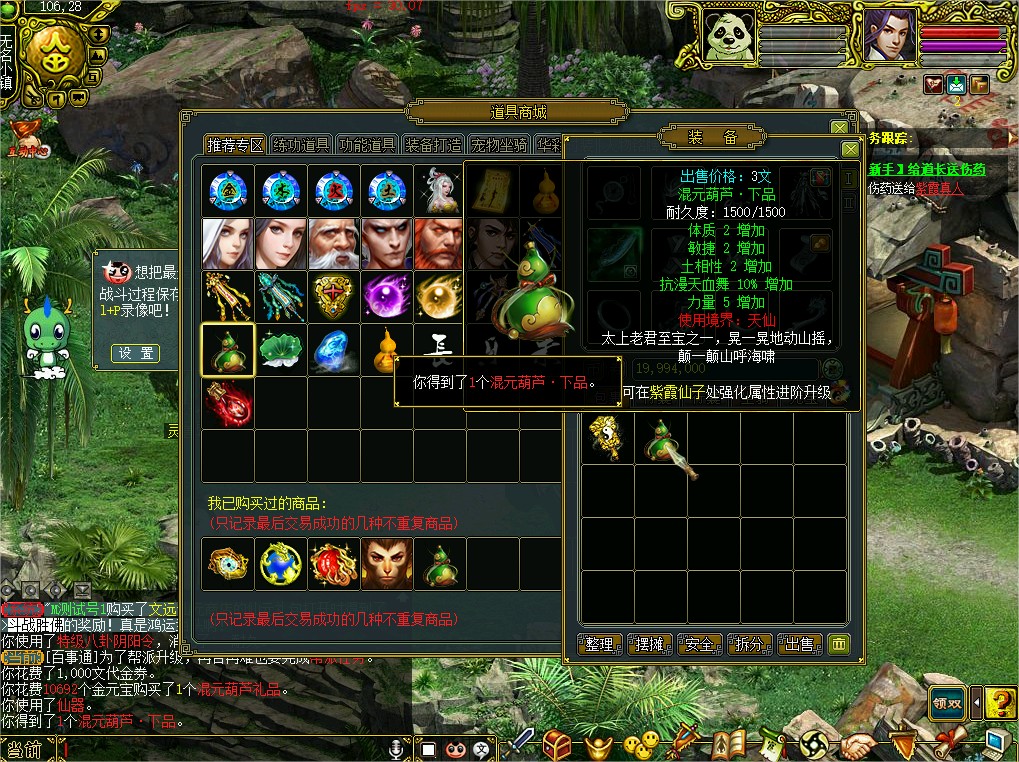Click the handshake icon on bottom toolbar
Image resolution: width=1019 pixels, height=762 pixels.
[x=858, y=744]
